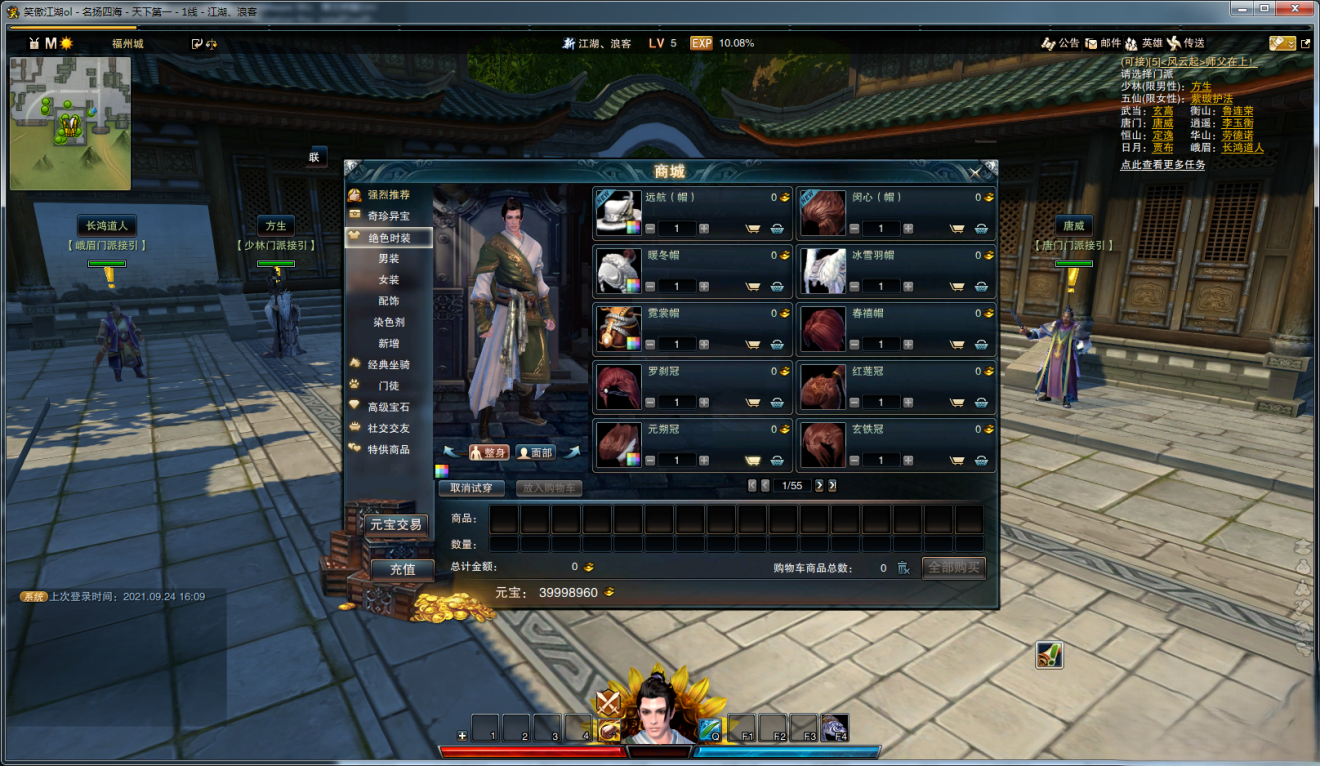The image size is (1320, 766).
Task: Go to the next shop page
Action: point(819,485)
